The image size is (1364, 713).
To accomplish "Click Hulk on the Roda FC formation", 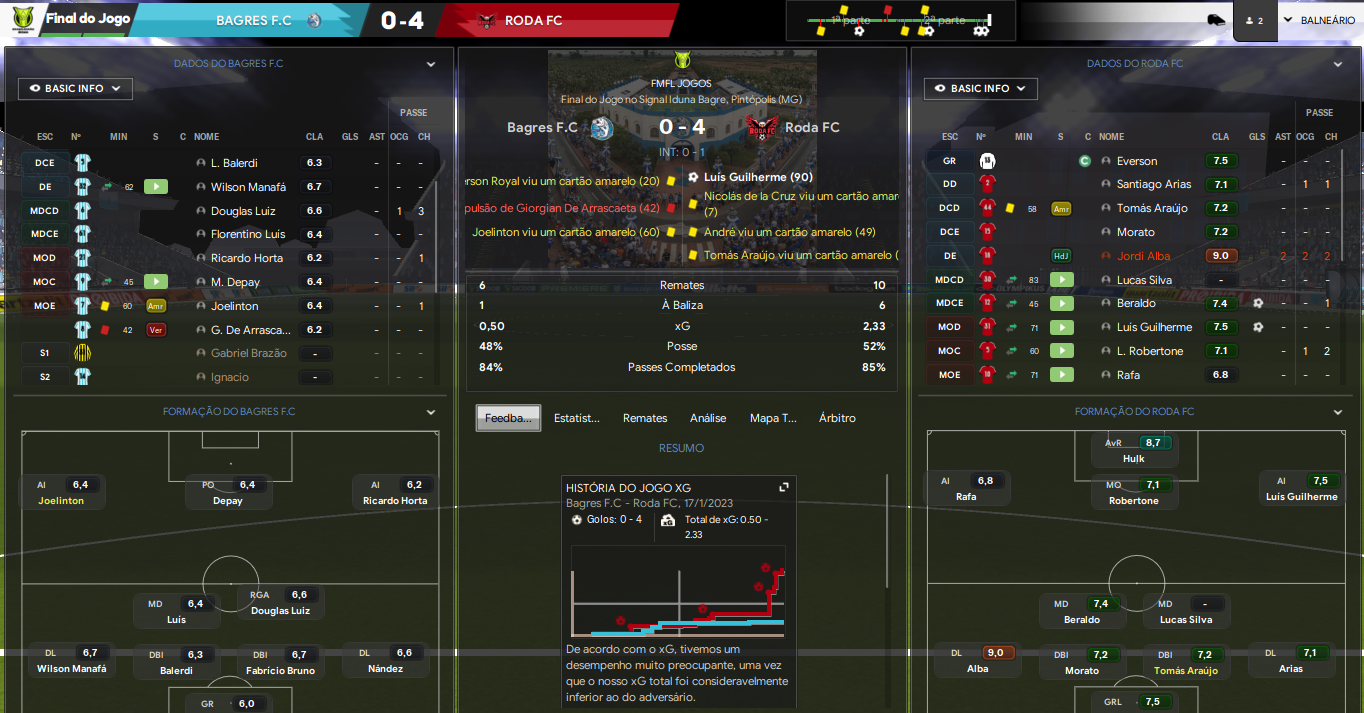I will 1132,451.
